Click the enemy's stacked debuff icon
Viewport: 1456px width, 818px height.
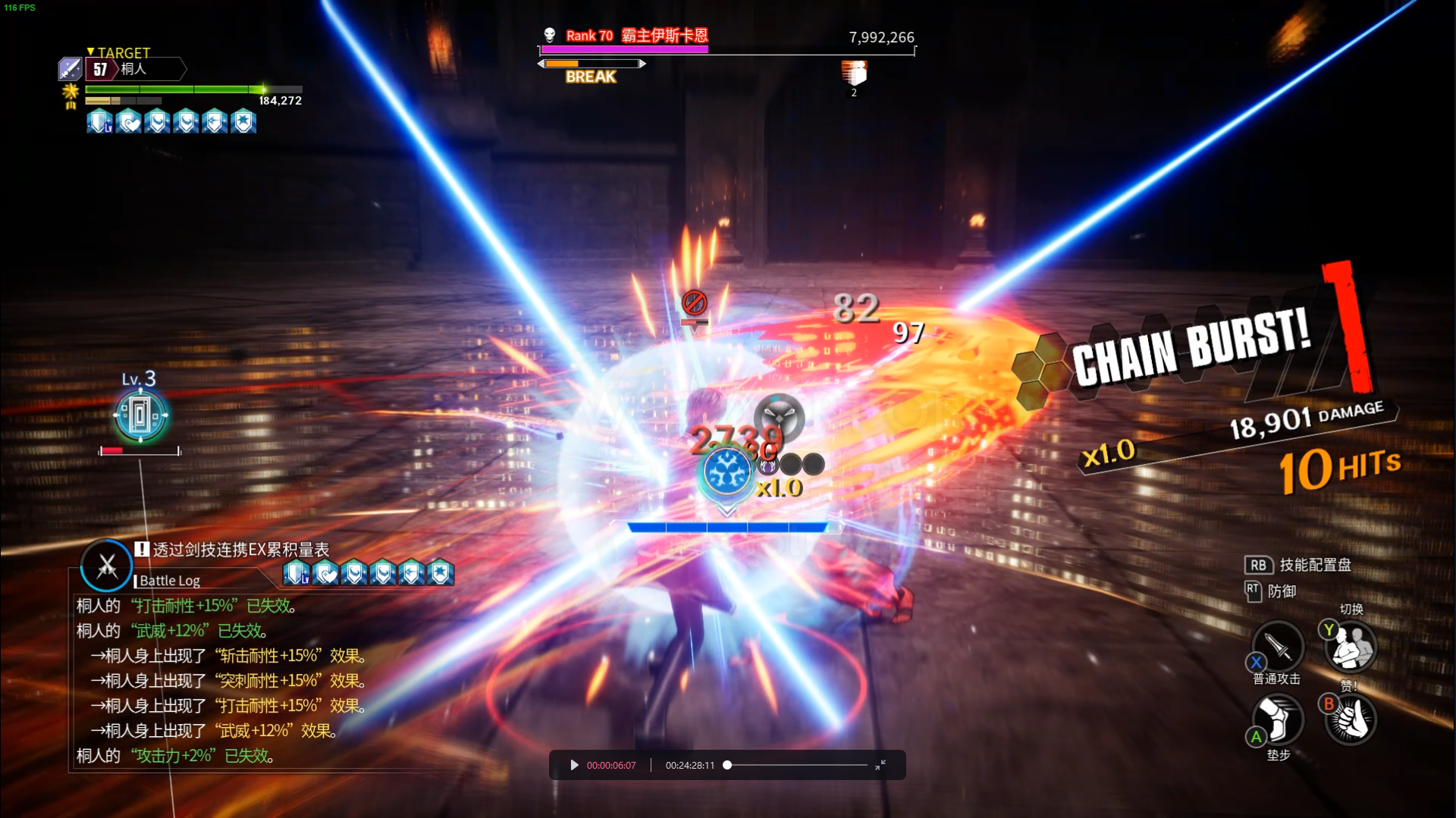854,74
